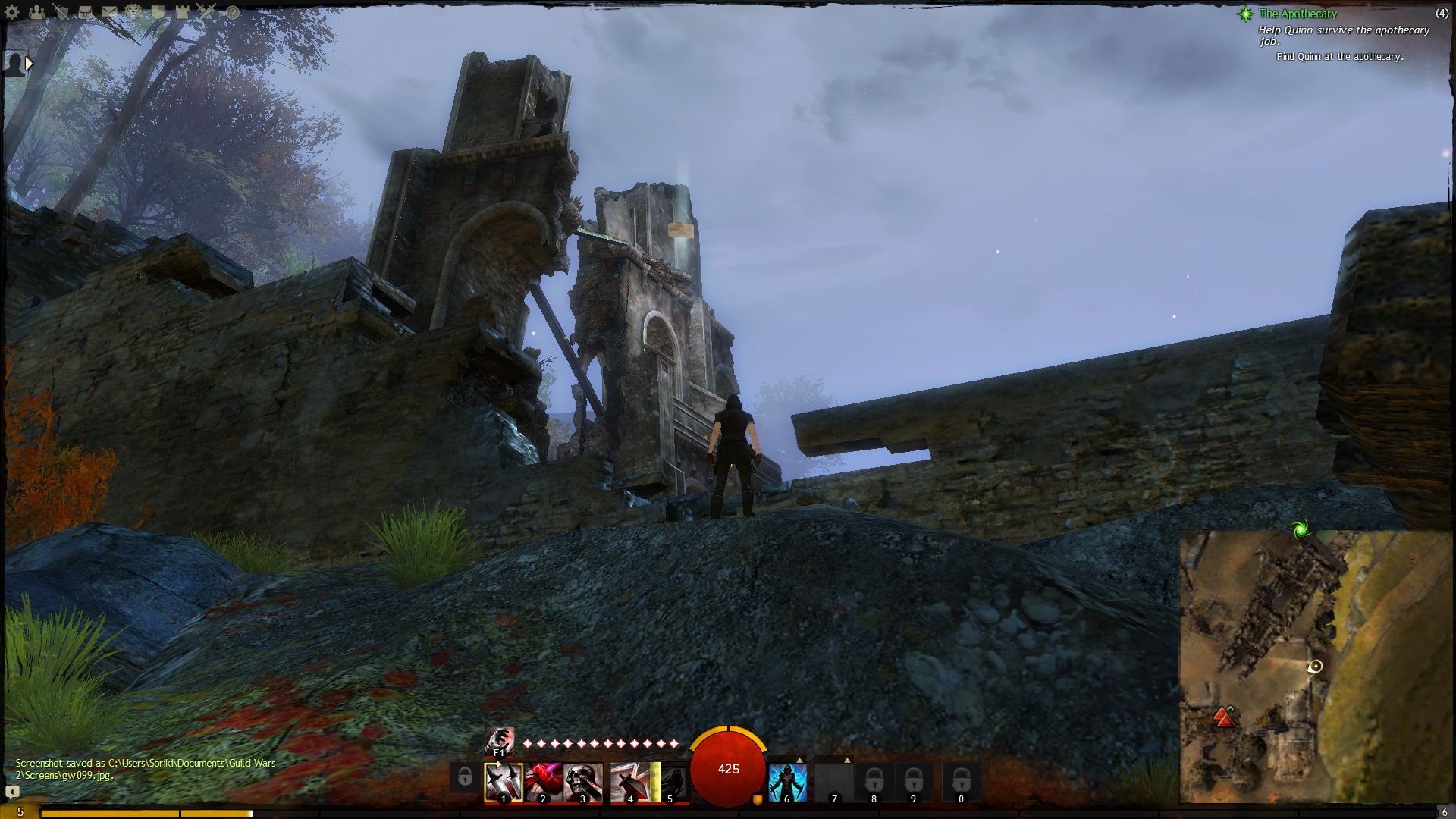Expand the party portrait panel arrow
Image resolution: width=1456 pixels, height=819 pixels.
[29, 64]
